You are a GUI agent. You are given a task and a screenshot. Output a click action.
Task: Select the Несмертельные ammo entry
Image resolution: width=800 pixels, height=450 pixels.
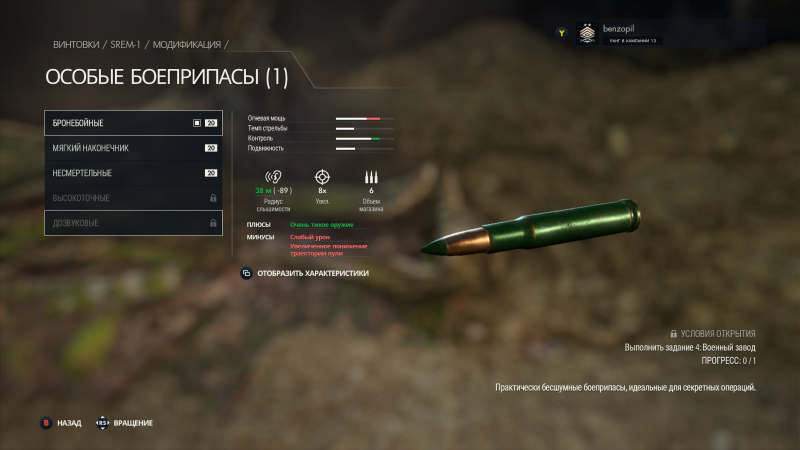click(133, 173)
